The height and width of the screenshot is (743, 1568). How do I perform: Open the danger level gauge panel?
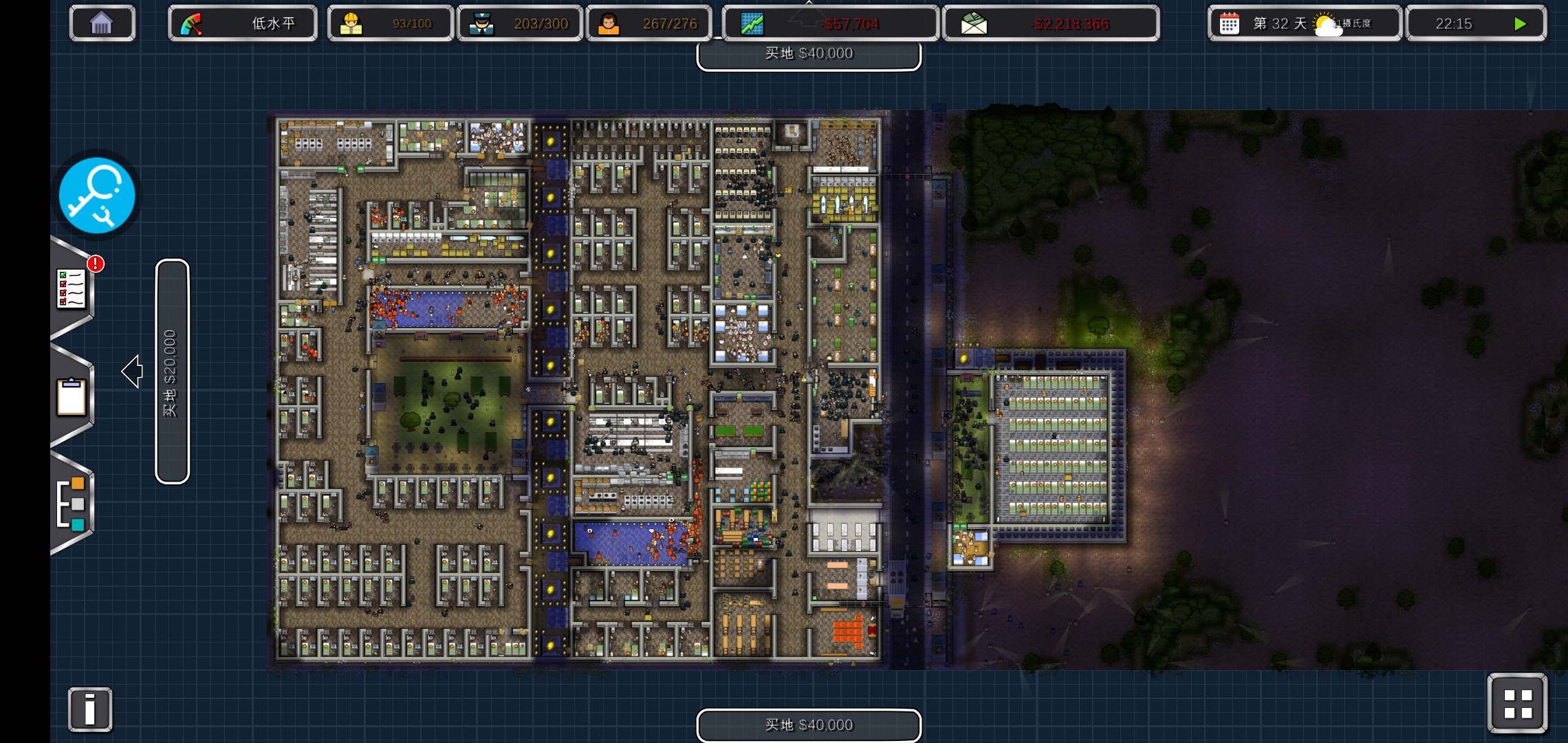pos(242,23)
